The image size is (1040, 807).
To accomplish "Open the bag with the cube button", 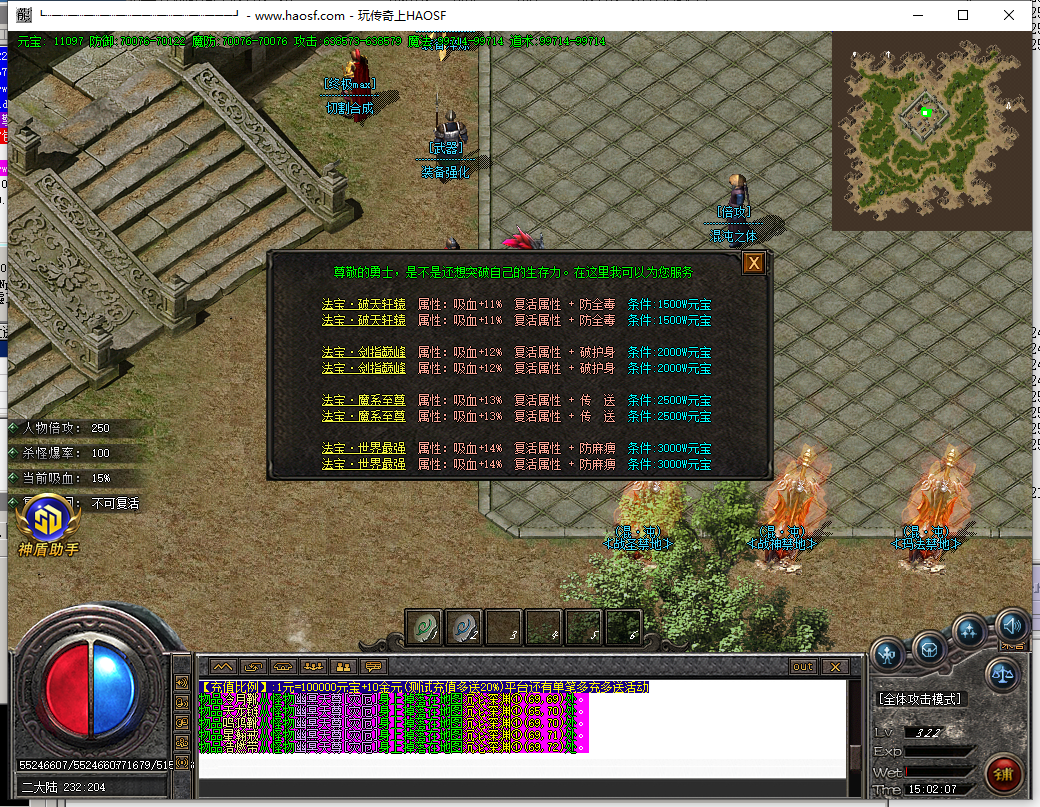I will [x=929, y=648].
